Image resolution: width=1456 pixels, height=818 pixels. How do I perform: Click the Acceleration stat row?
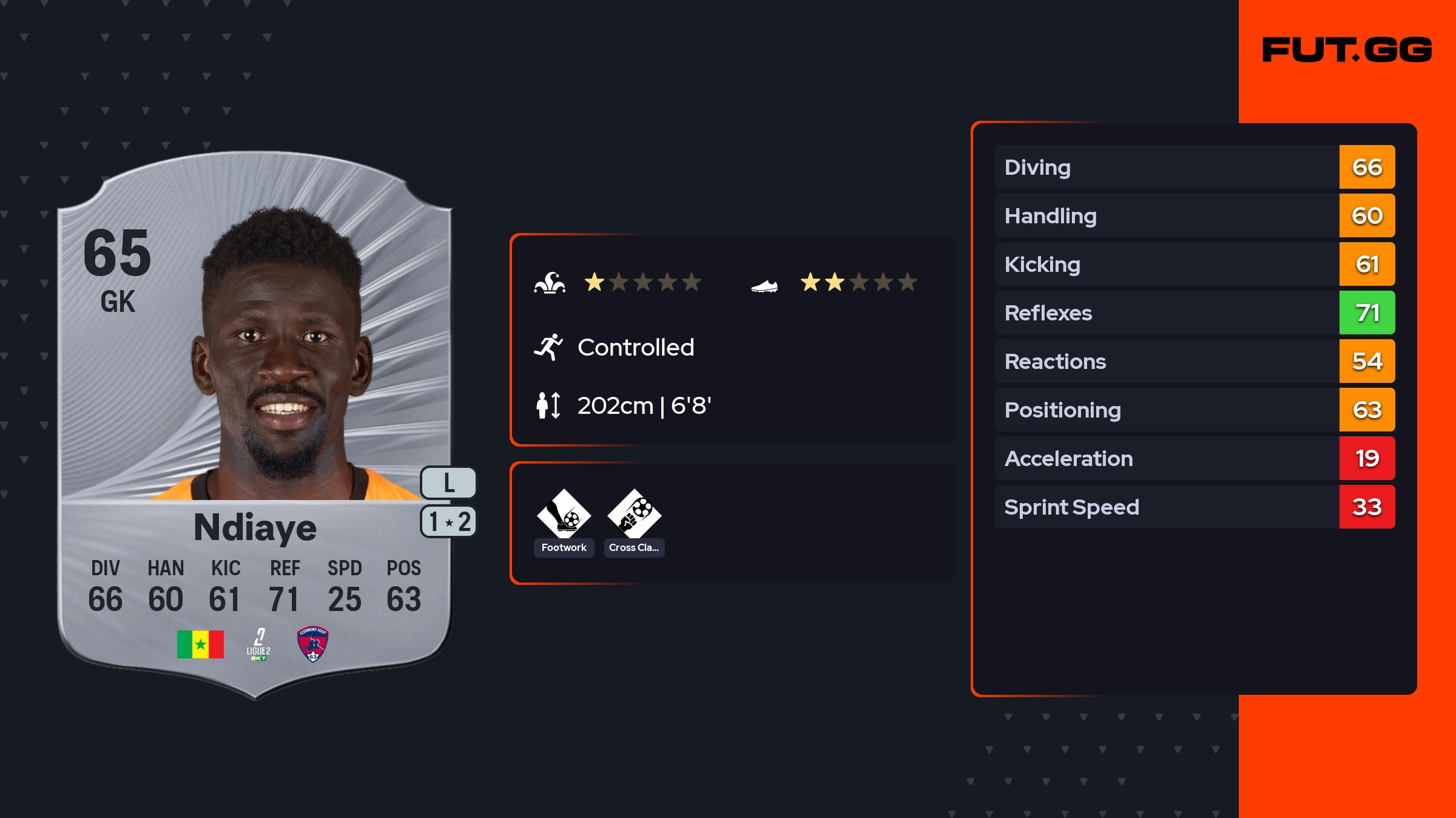[x=1194, y=458]
